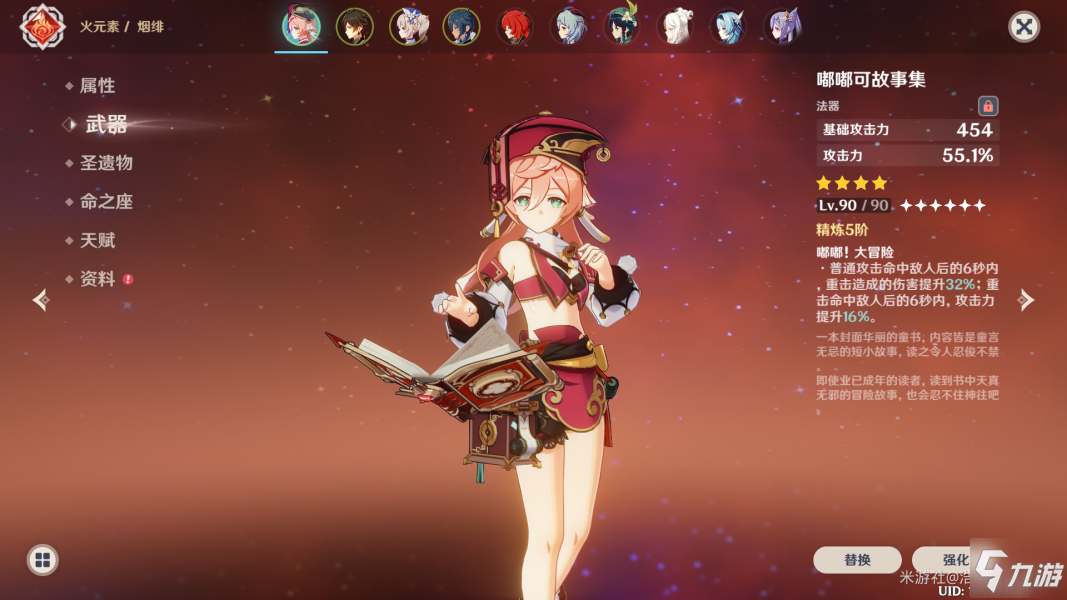Click the Pyro element emblem icon
Screen dimensions: 1067x600
tap(43, 27)
